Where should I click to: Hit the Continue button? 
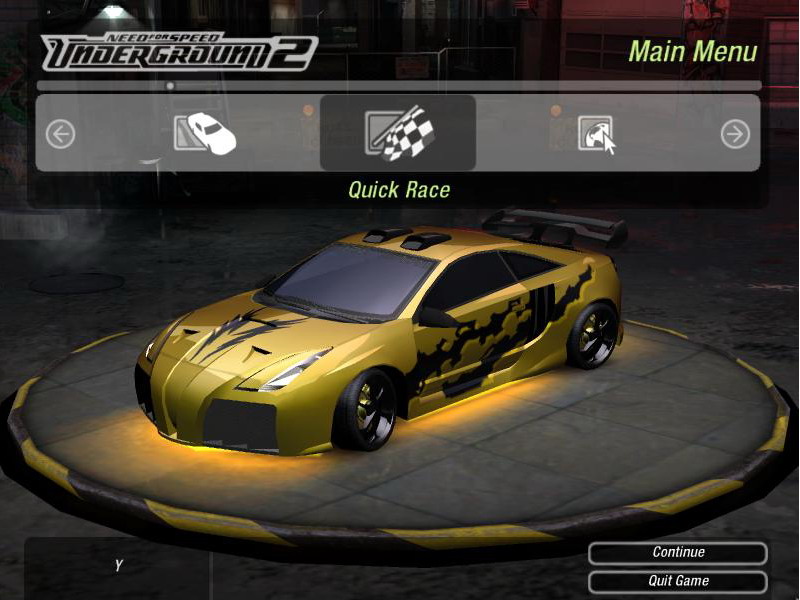(678, 553)
